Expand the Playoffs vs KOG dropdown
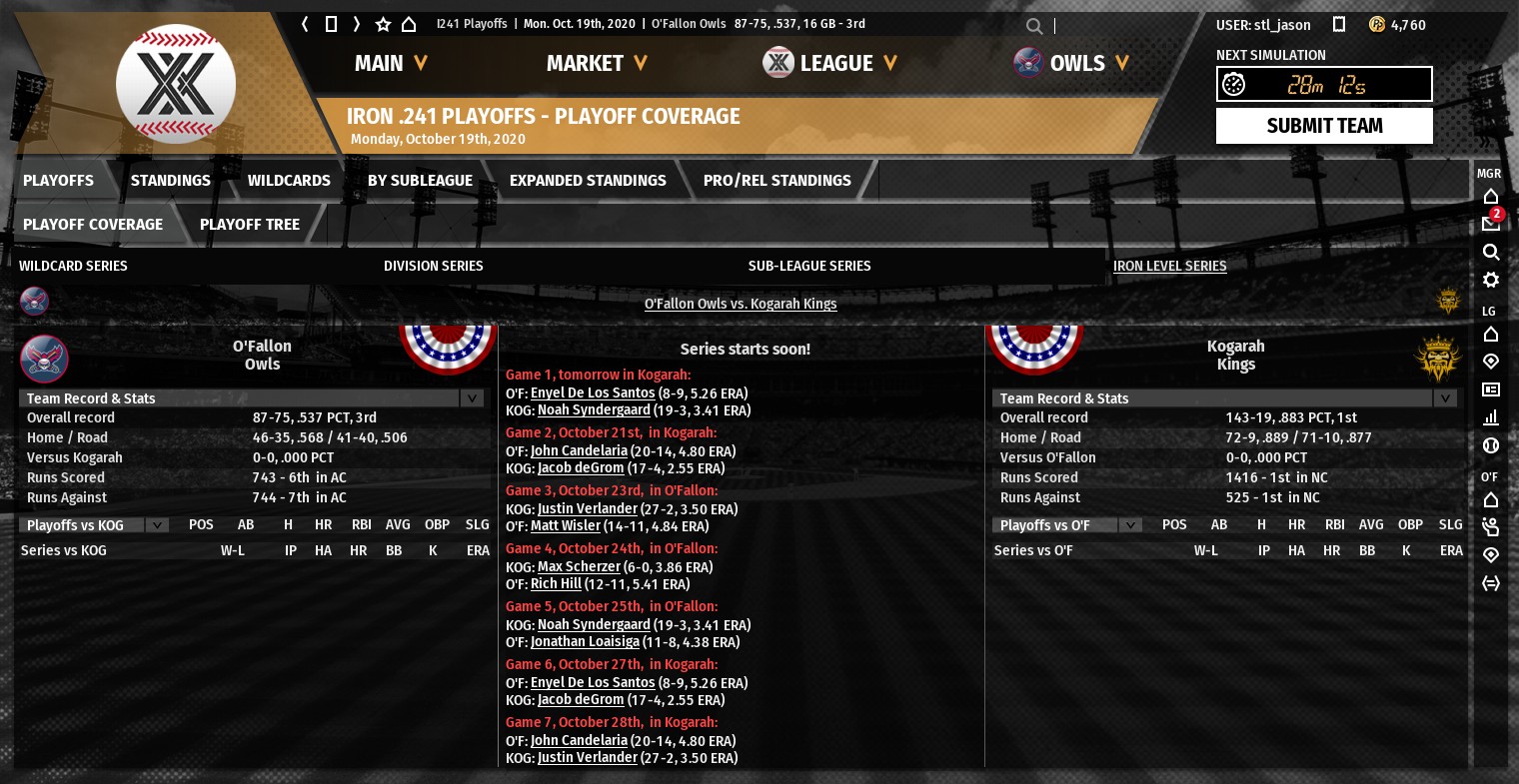This screenshot has height=784, width=1519. [x=156, y=525]
